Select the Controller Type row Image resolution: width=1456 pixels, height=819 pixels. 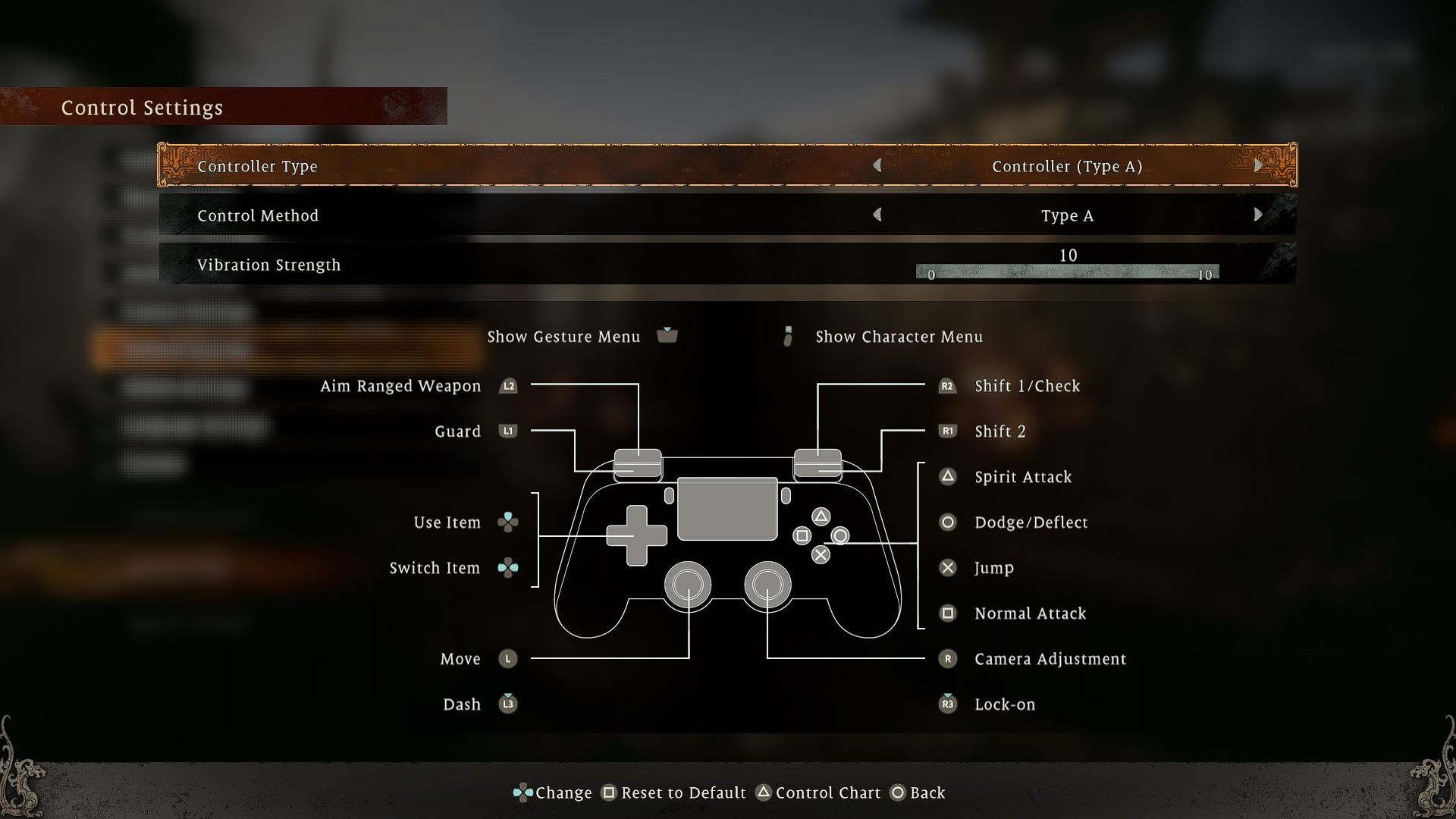(x=531, y=166)
